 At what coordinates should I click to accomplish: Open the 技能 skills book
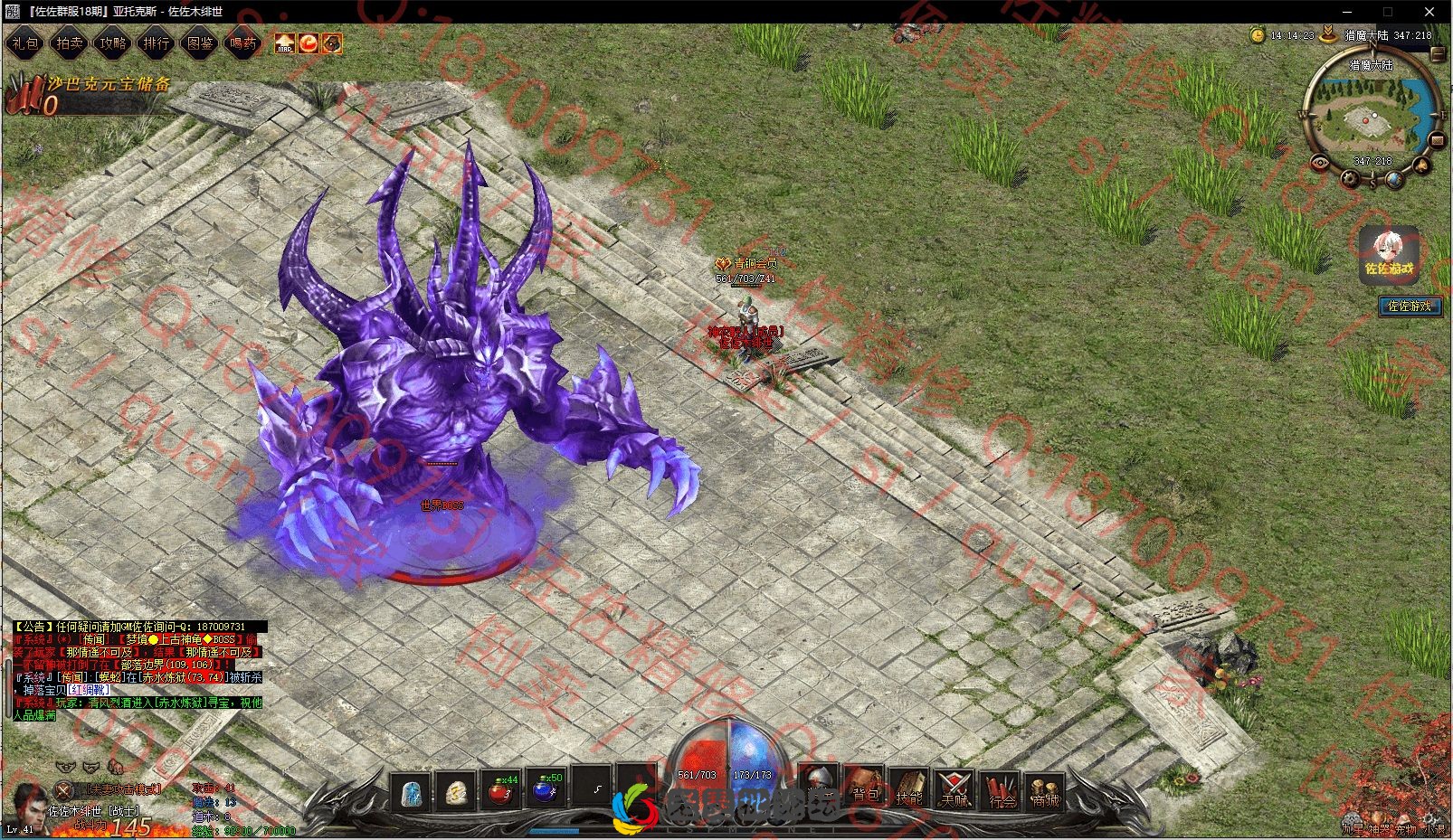click(x=909, y=791)
